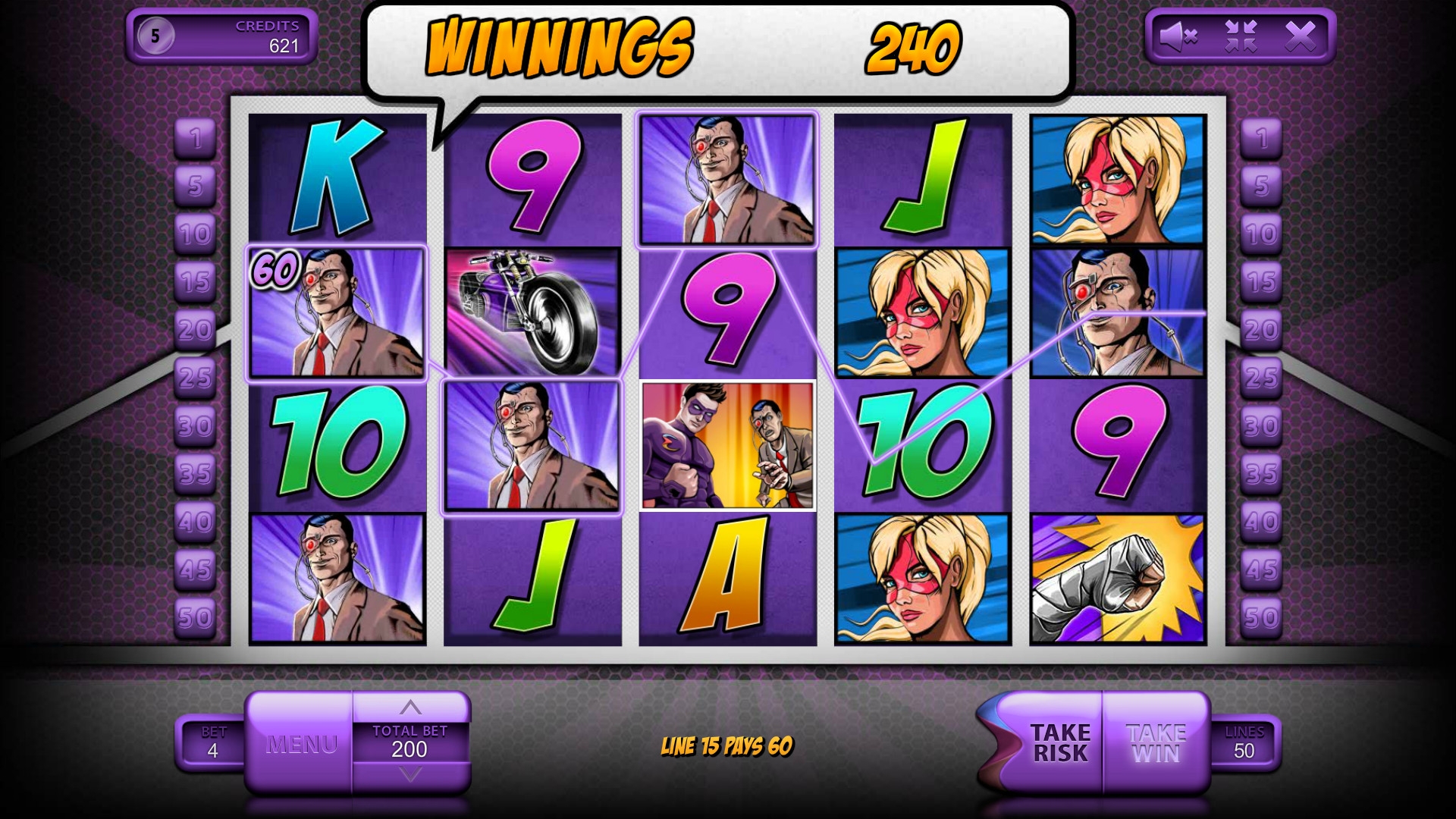
Task: Select payline 40 on right side
Action: tap(1261, 522)
